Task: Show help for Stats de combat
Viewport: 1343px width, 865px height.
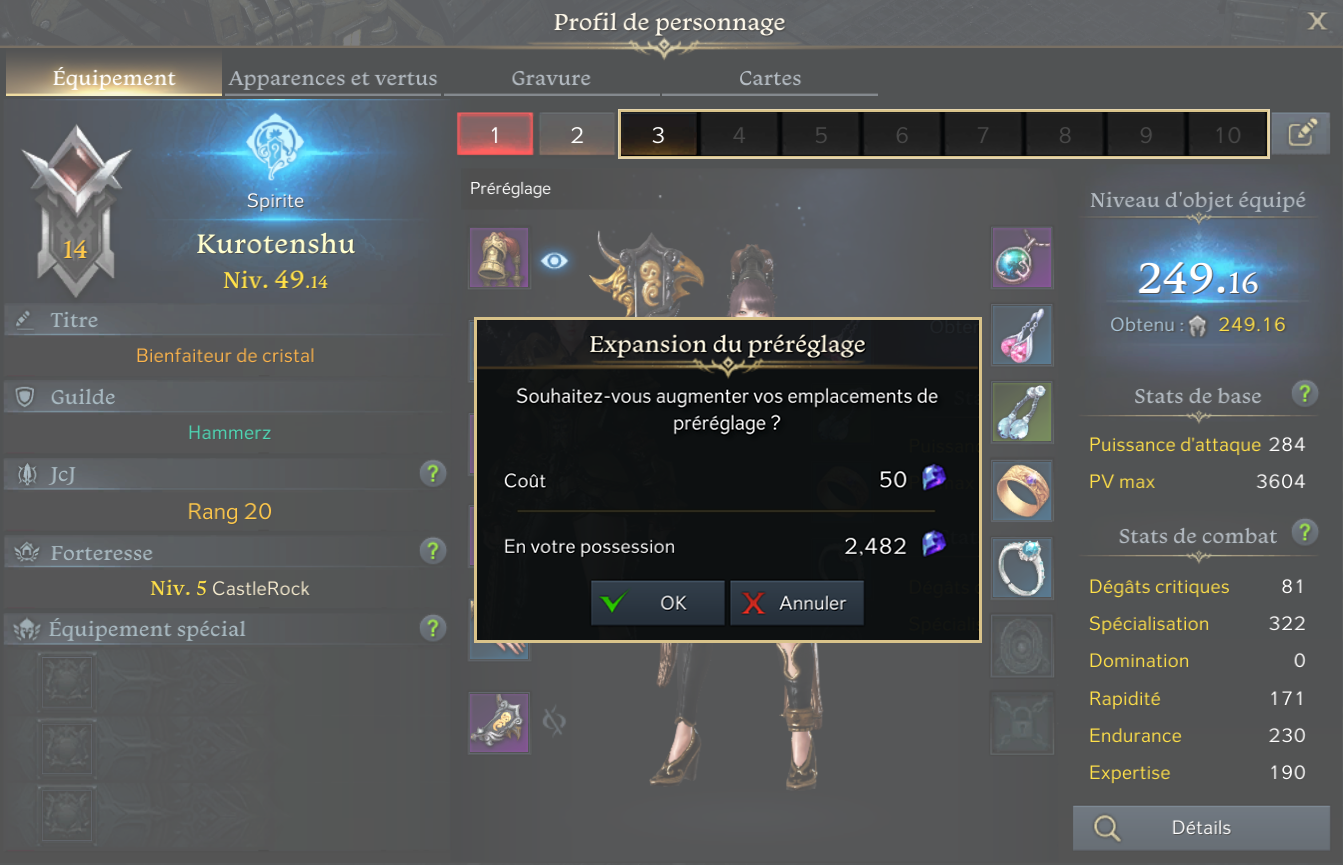Action: 1303,531
